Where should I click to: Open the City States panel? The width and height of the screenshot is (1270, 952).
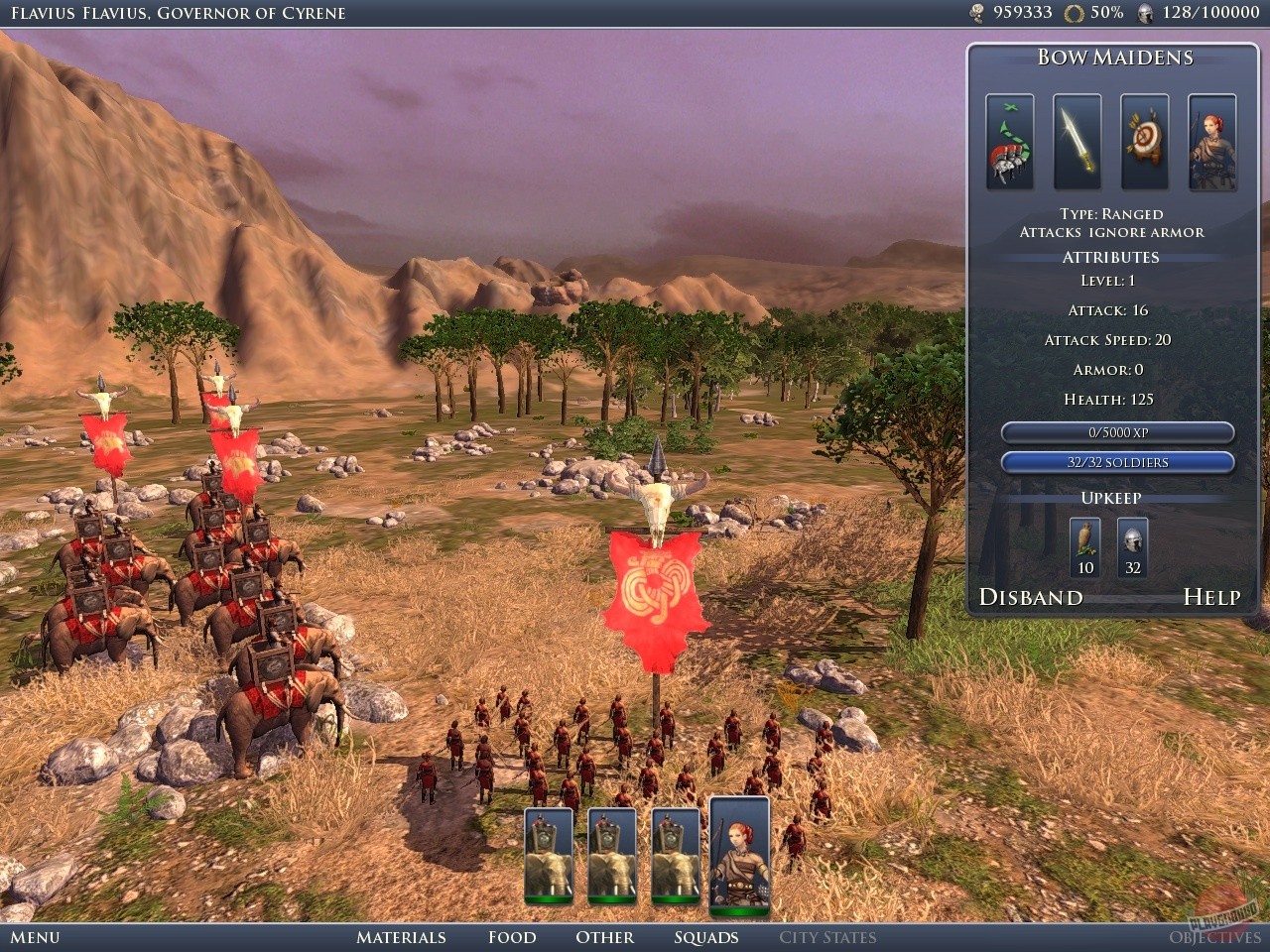coord(827,937)
